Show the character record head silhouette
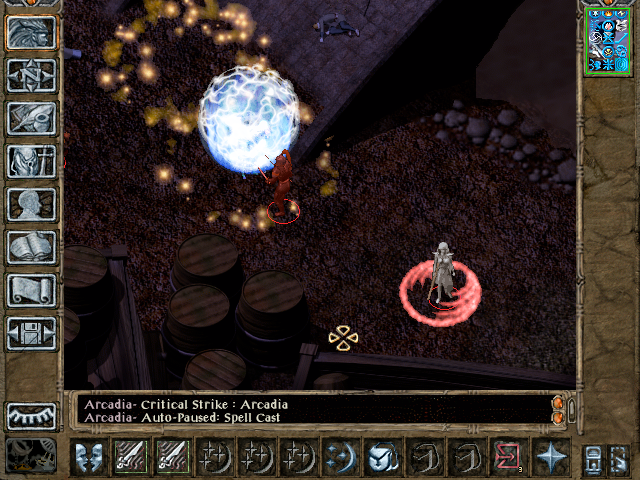 pos(32,204)
